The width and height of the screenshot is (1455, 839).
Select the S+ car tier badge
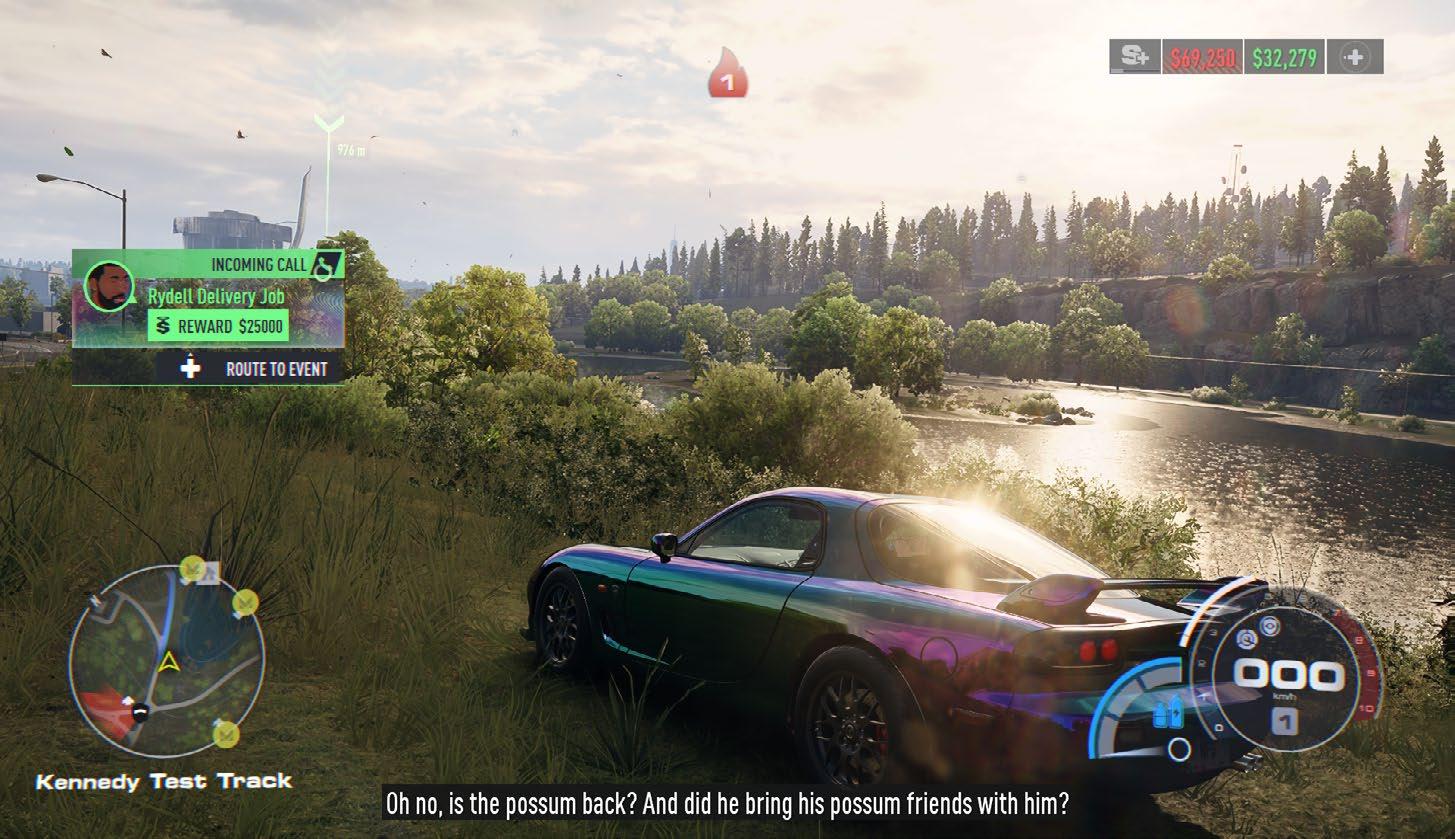1134,57
